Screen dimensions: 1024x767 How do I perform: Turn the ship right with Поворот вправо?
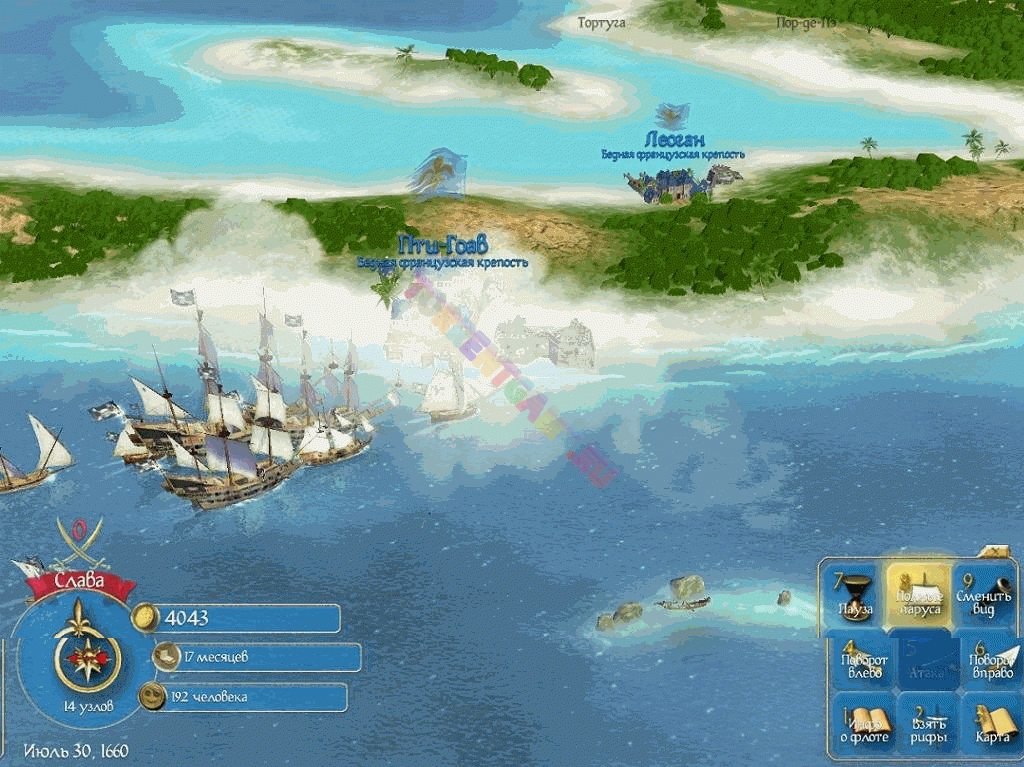click(x=989, y=662)
